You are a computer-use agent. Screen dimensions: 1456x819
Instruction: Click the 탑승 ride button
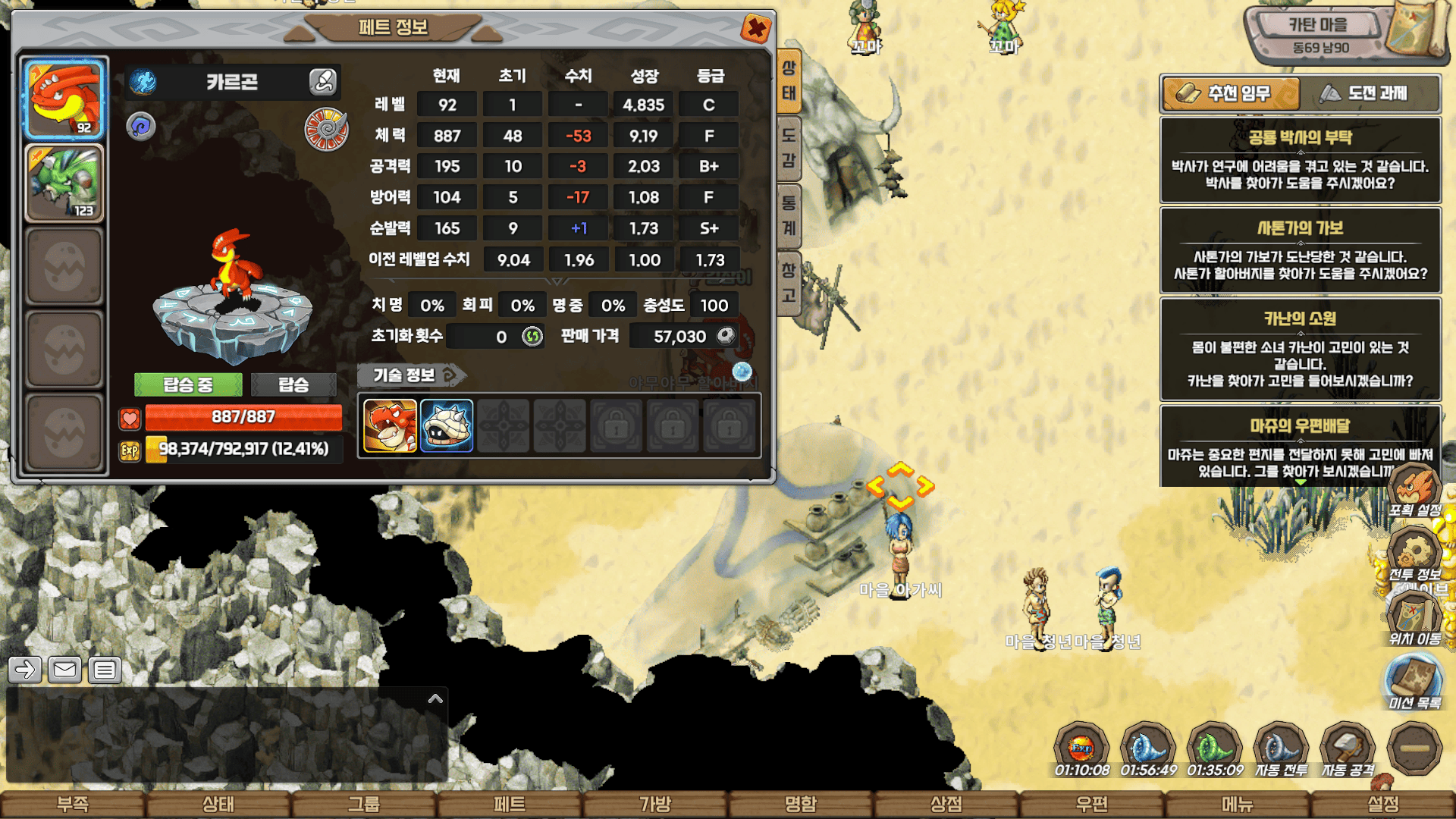point(293,384)
